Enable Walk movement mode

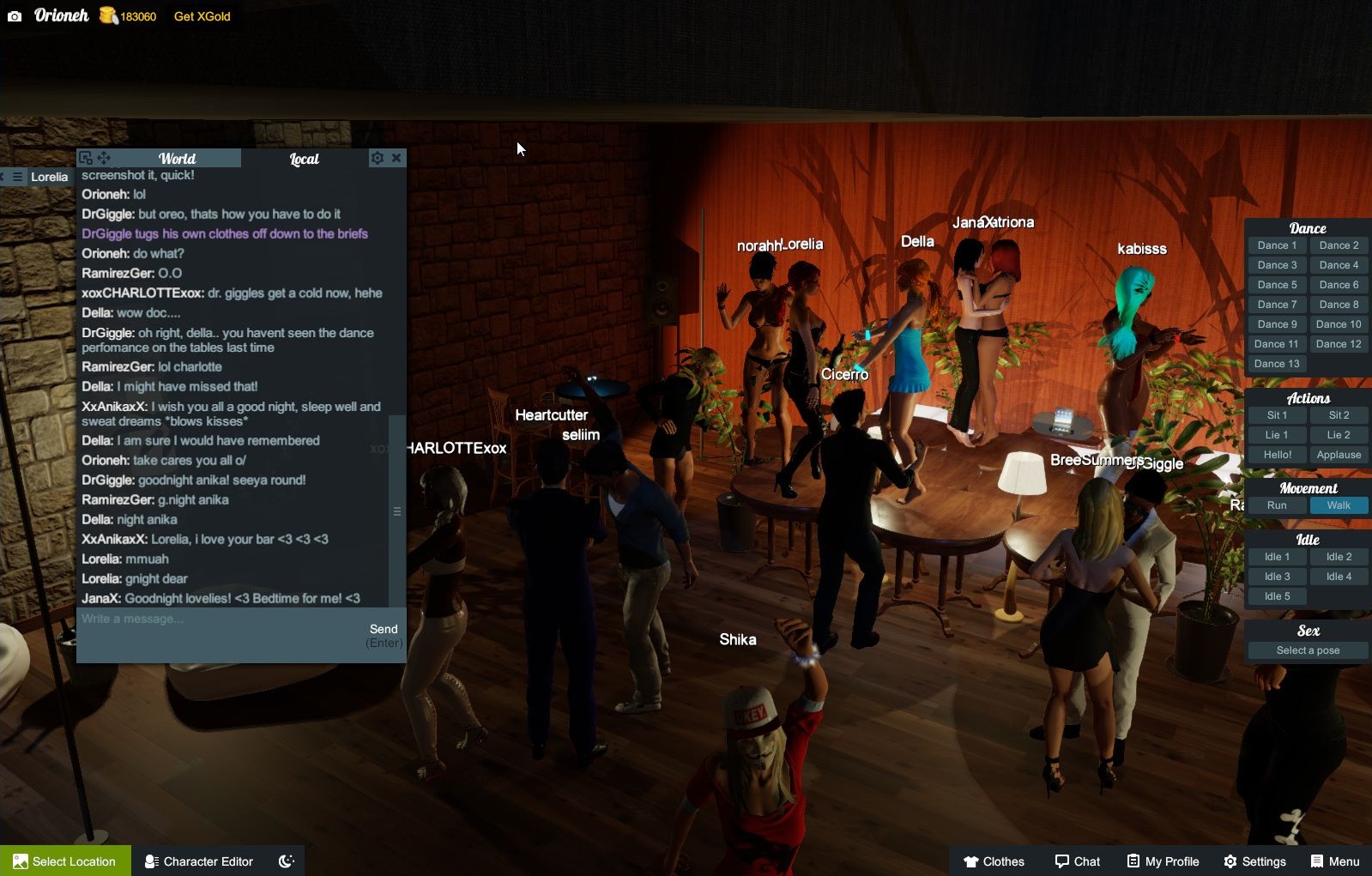coord(1339,505)
